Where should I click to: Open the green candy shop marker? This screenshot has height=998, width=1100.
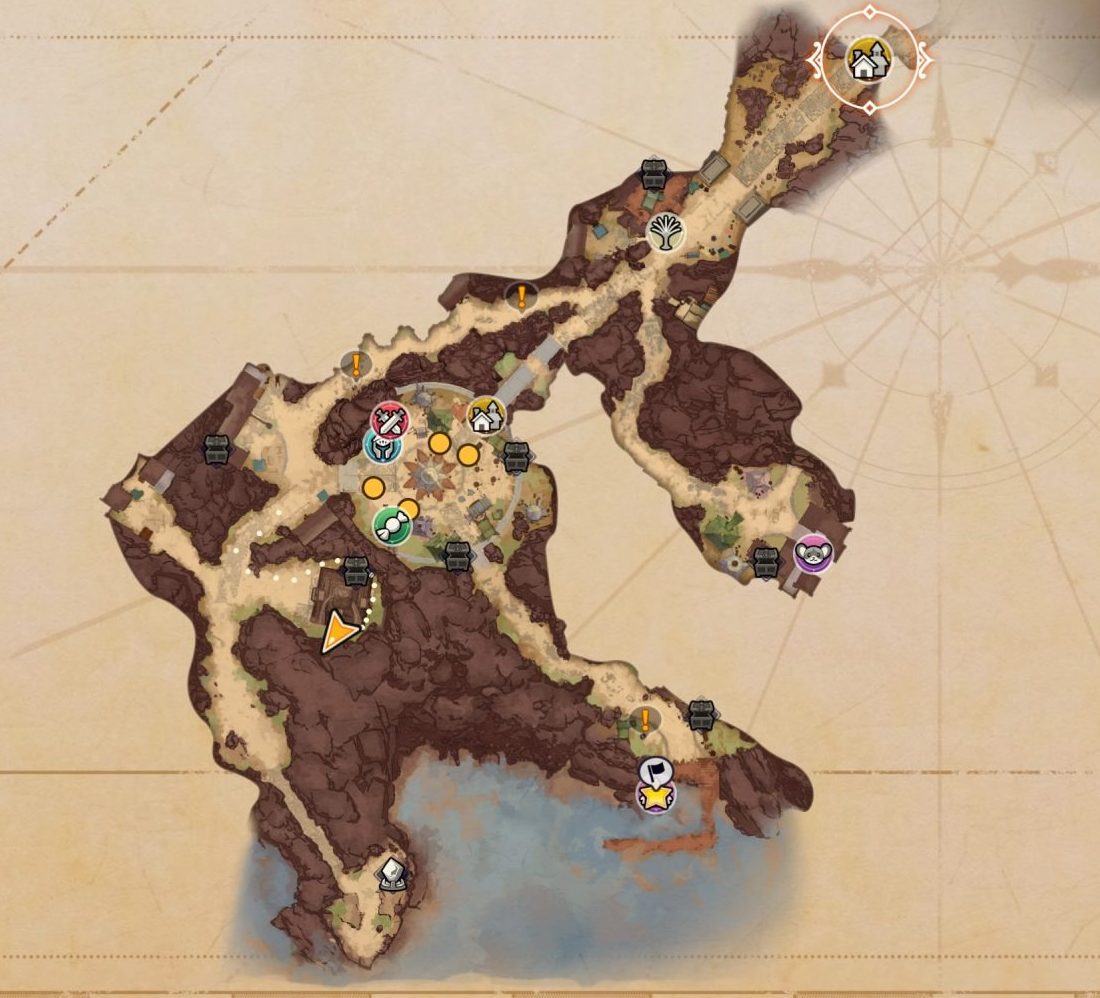(390, 525)
